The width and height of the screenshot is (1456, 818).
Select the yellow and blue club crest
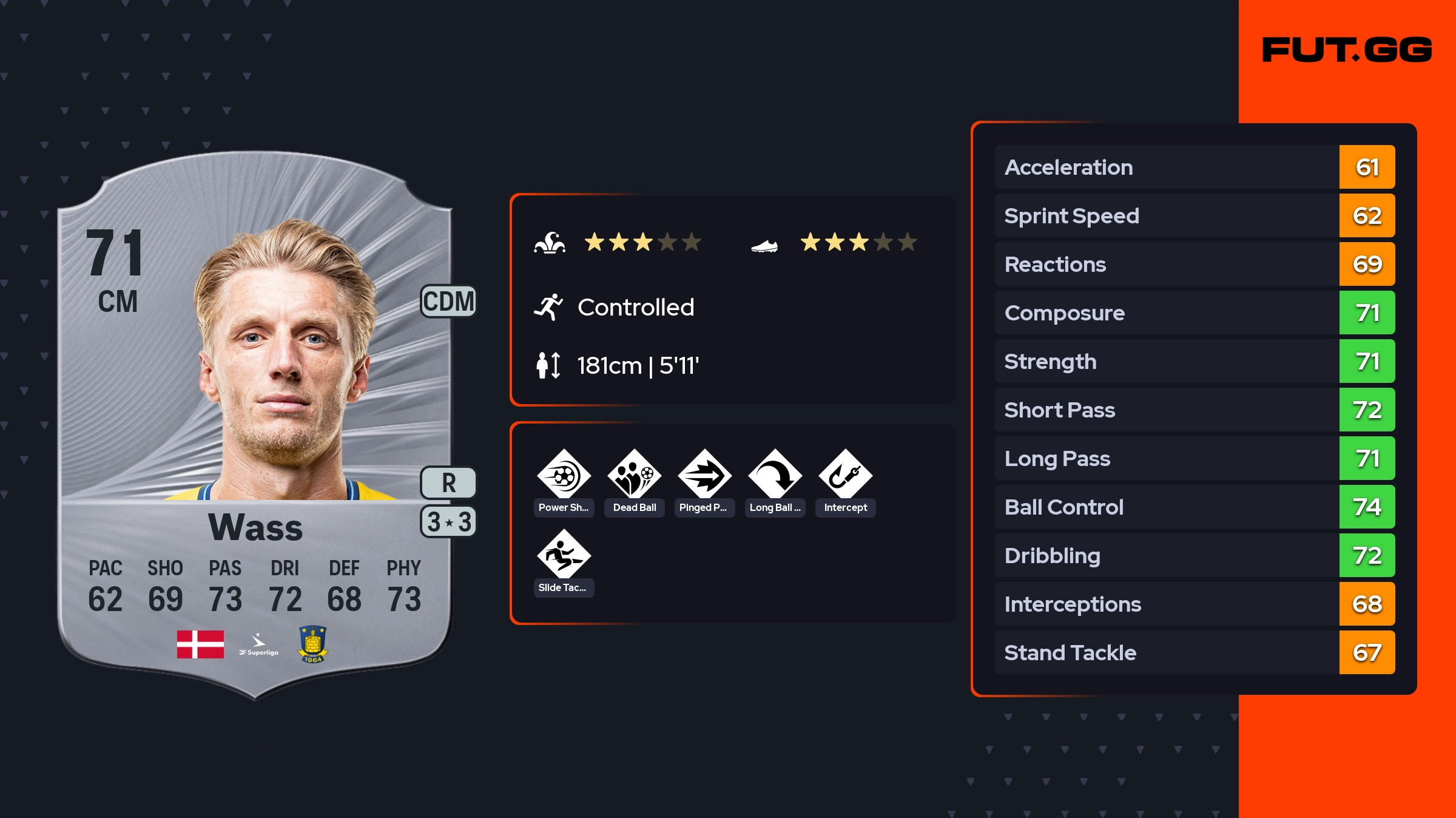[312, 644]
